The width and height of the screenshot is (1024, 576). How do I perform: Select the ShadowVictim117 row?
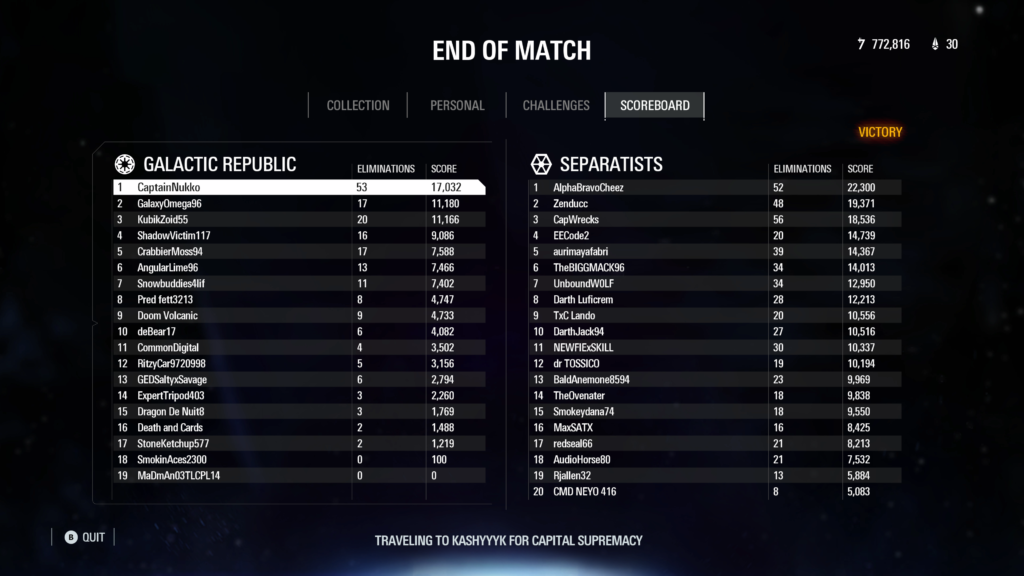298,235
